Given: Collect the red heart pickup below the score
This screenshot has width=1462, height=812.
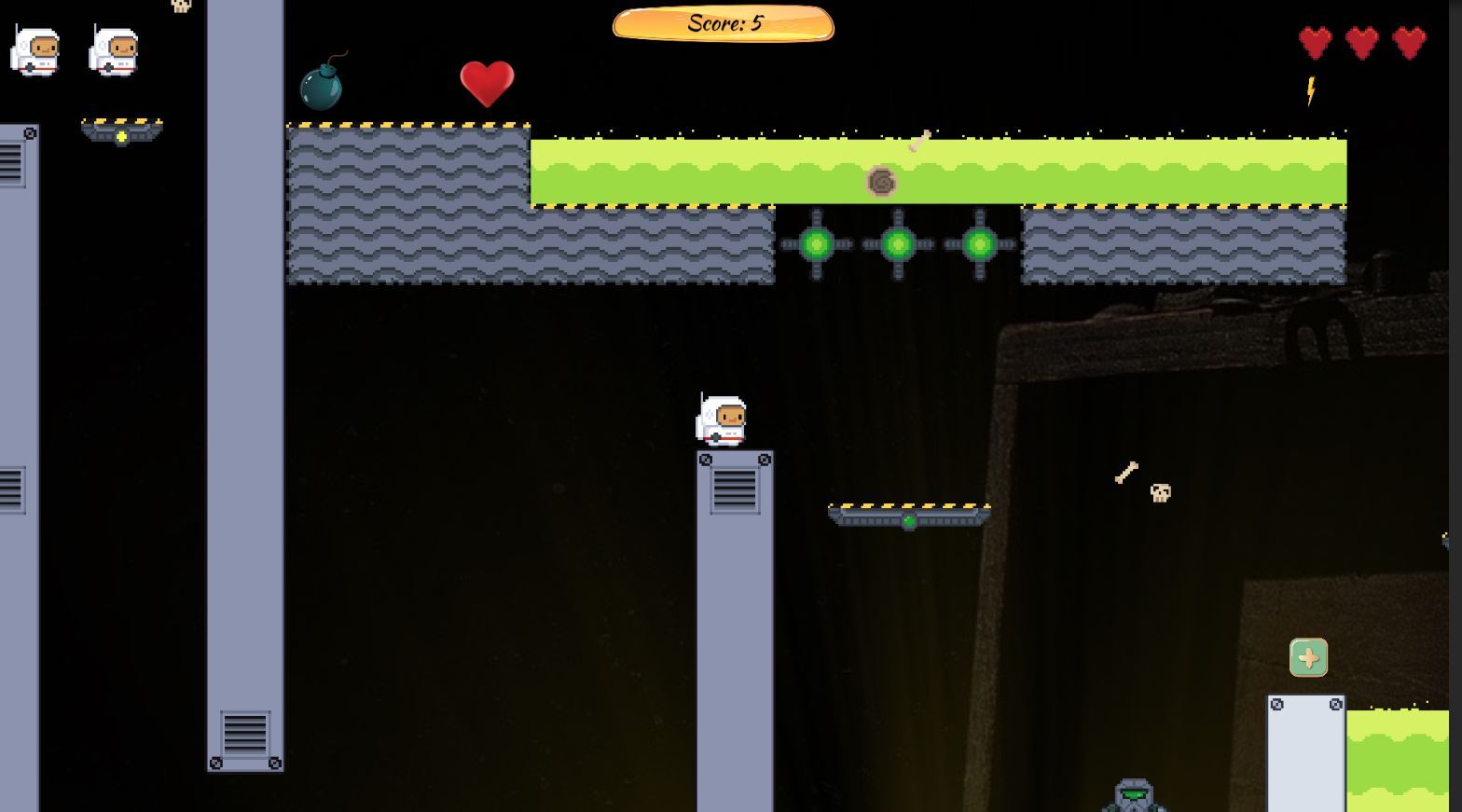Looking at the screenshot, I should pyautogui.click(x=486, y=84).
